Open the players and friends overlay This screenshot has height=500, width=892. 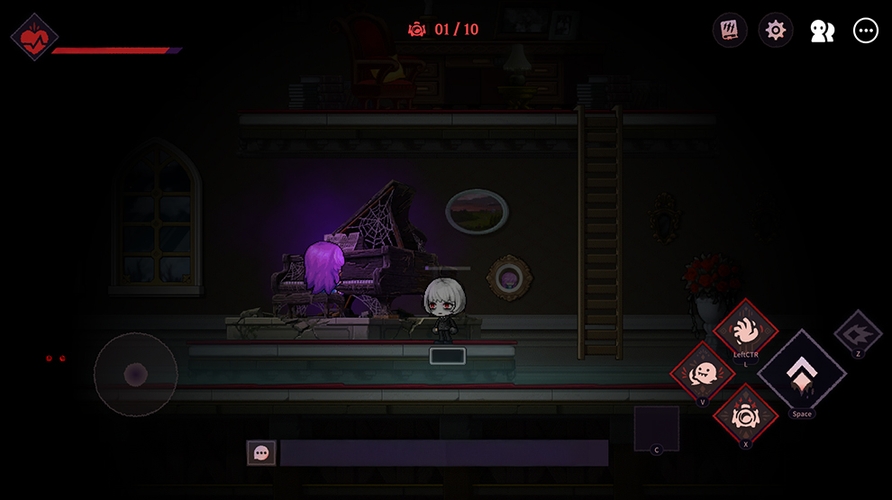(x=821, y=31)
